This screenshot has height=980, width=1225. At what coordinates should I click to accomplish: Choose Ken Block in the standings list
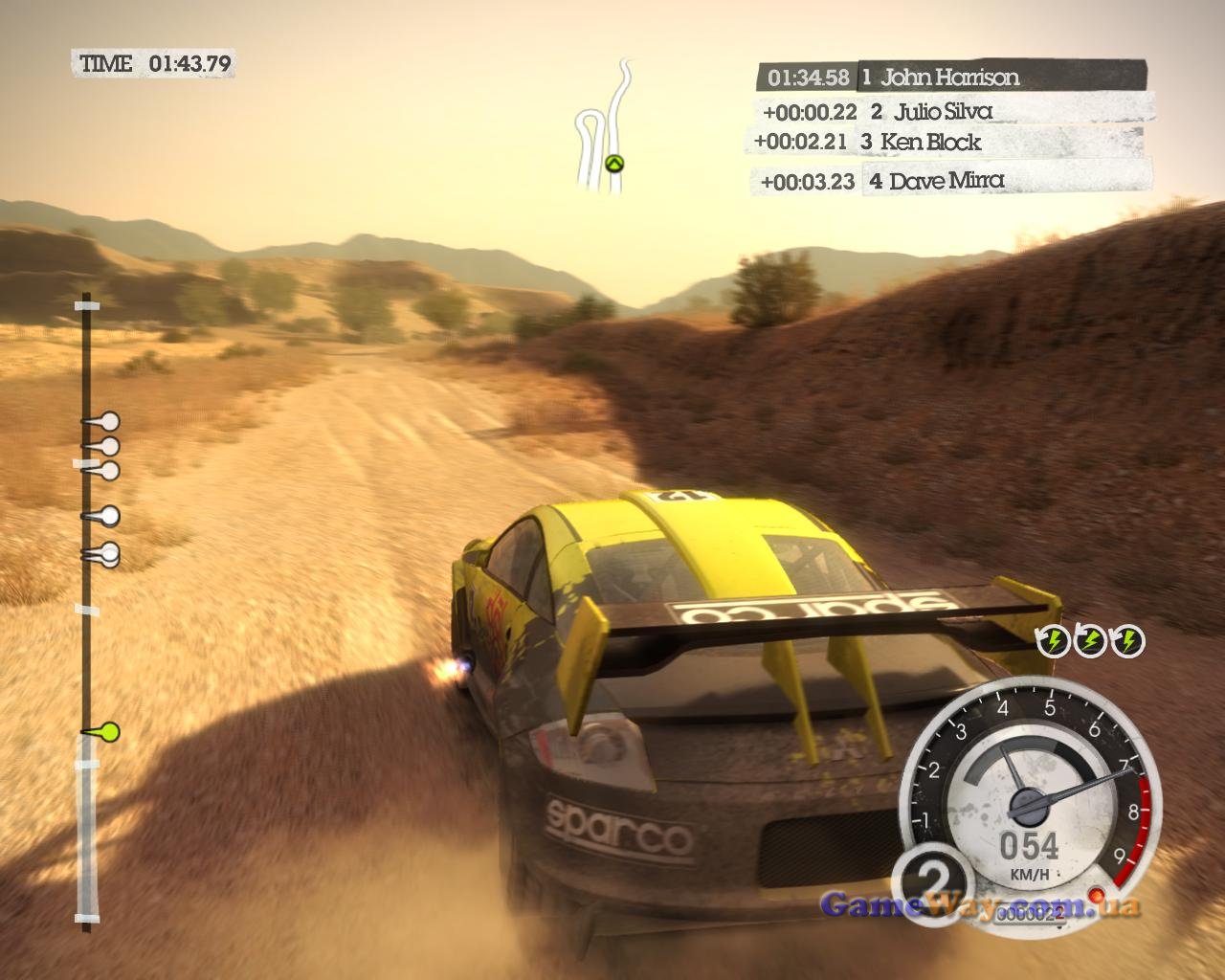[946, 142]
